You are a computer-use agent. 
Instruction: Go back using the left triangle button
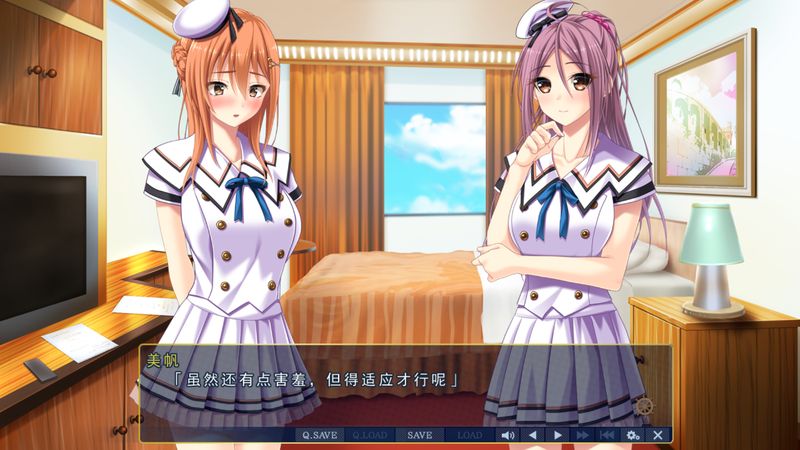click(533, 435)
